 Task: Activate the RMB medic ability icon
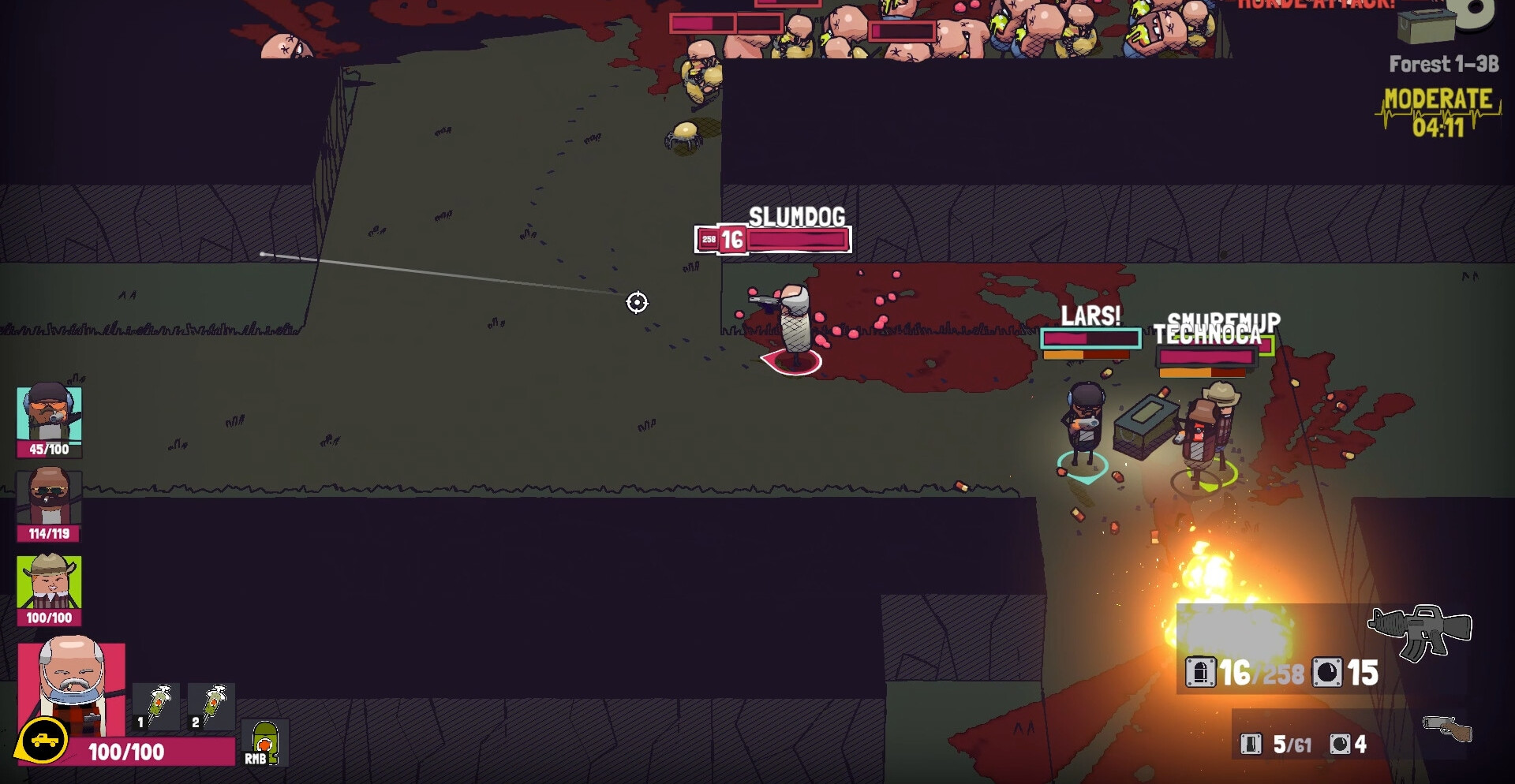[264, 743]
